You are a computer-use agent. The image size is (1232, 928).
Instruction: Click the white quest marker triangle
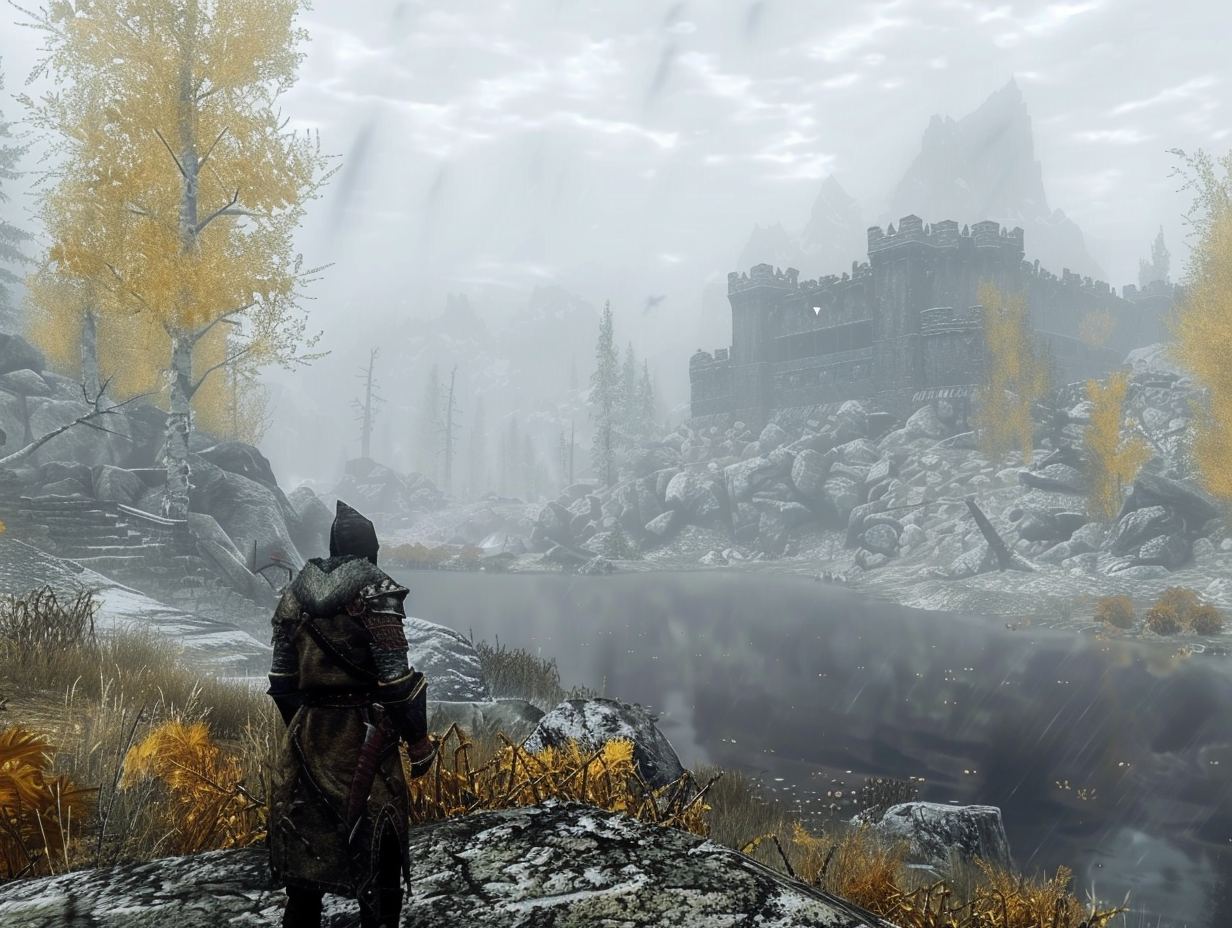pyautogui.click(x=816, y=311)
